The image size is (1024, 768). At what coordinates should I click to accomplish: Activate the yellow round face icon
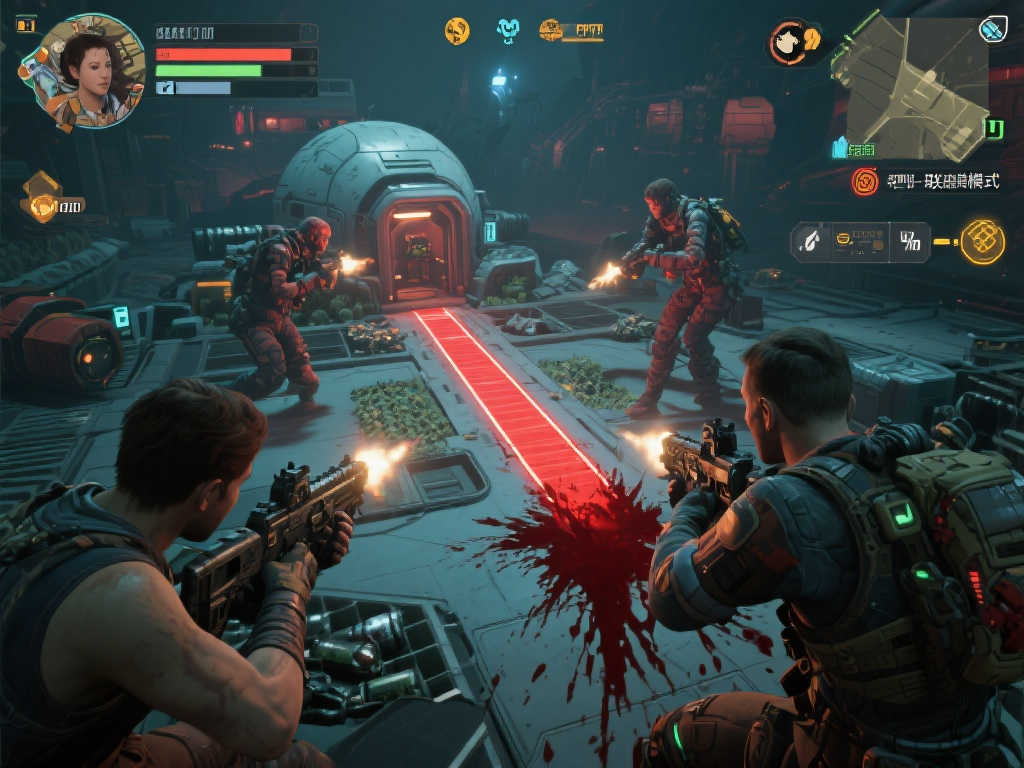[457, 31]
